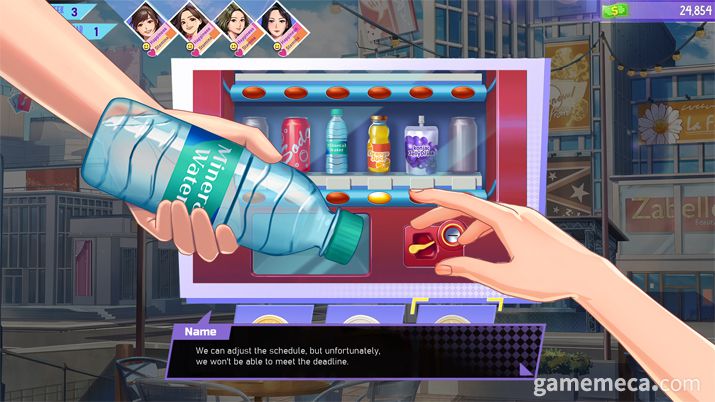Select the green-haired girl's portrait
This screenshot has height=402, width=715.
point(231,20)
